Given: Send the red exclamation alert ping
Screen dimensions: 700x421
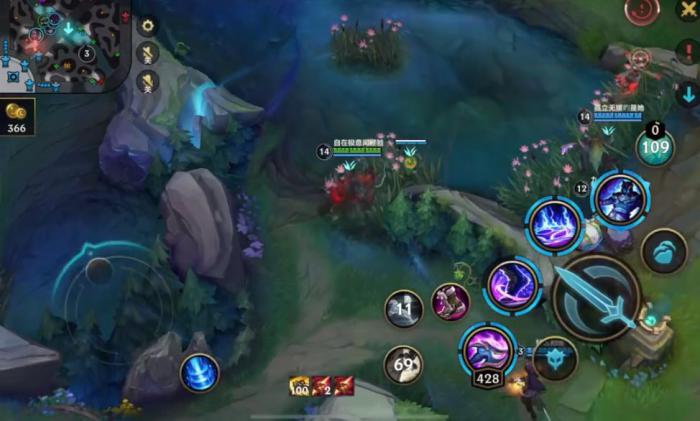Looking at the screenshot, I should click(687, 50).
